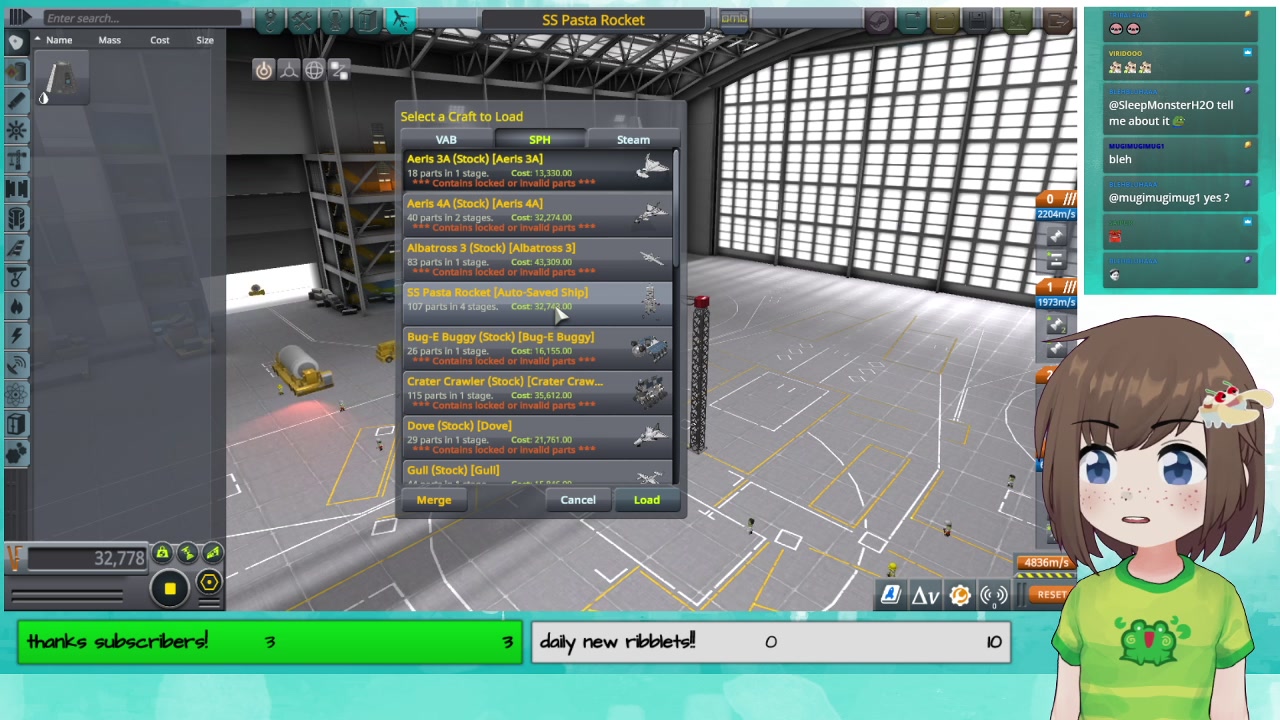
Task: Click the RESET button
Action: tap(1051, 595)
